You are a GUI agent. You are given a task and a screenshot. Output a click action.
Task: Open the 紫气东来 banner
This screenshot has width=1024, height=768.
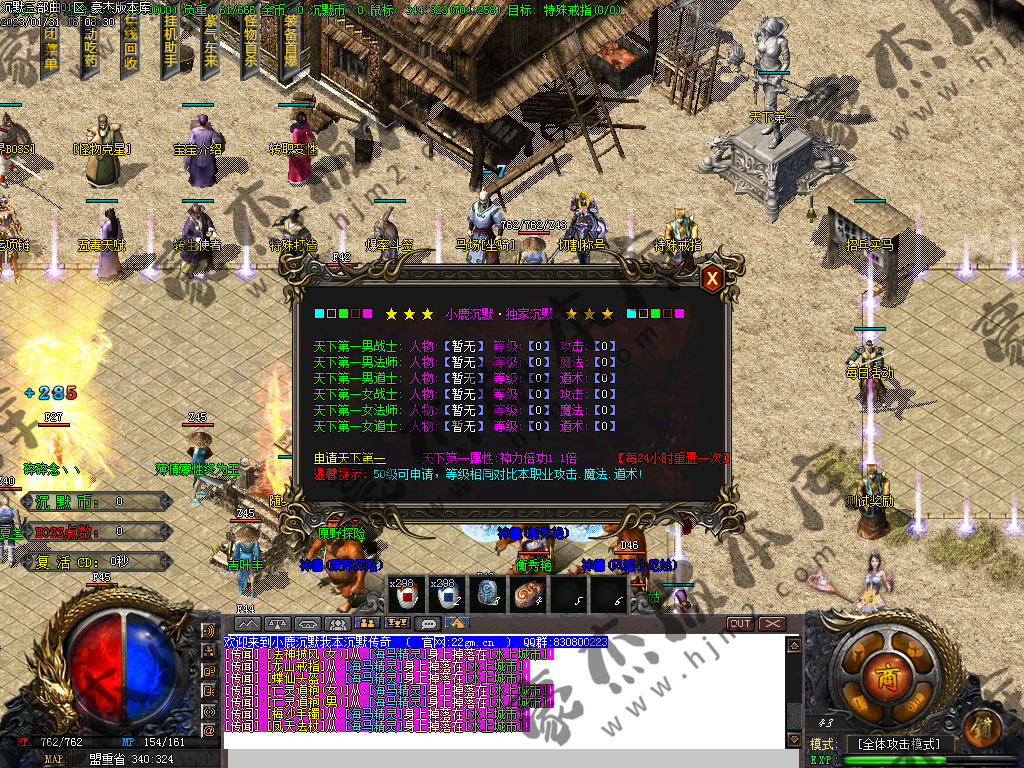tap(210, 45)
